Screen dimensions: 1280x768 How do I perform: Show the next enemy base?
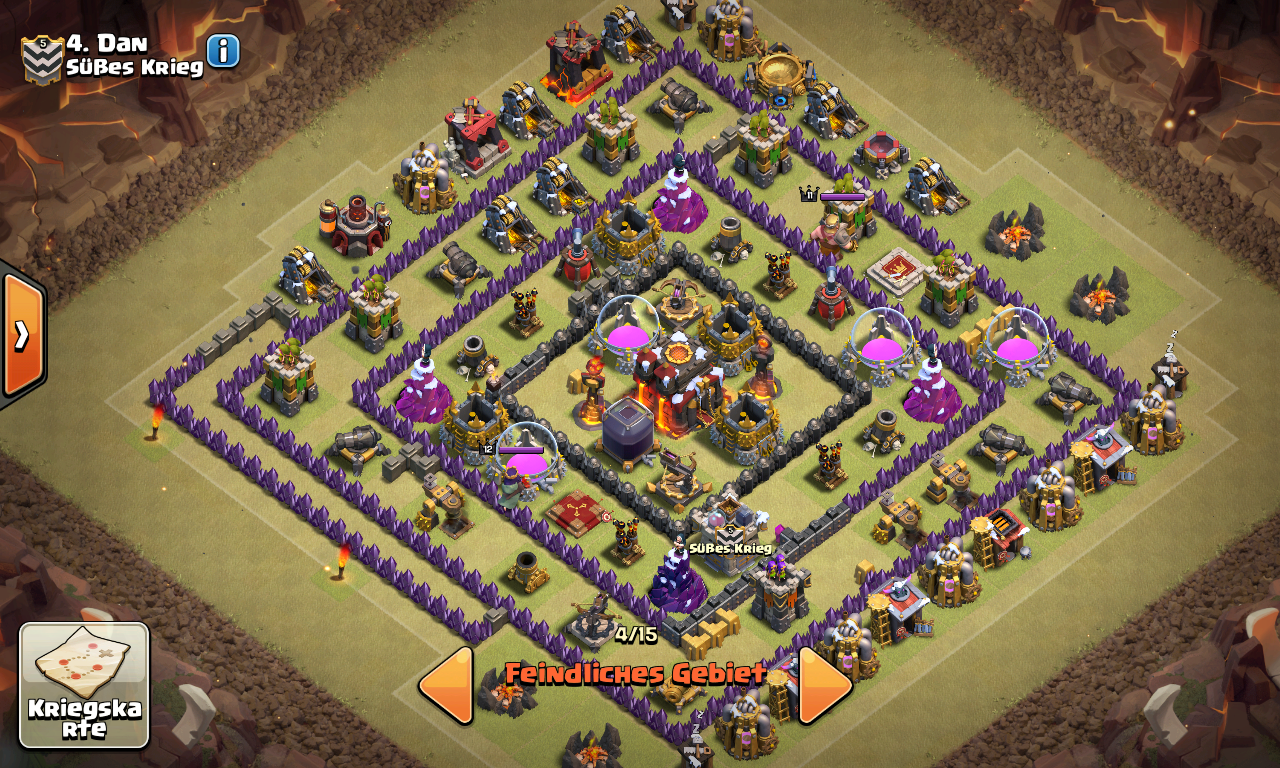click(825, 685)
